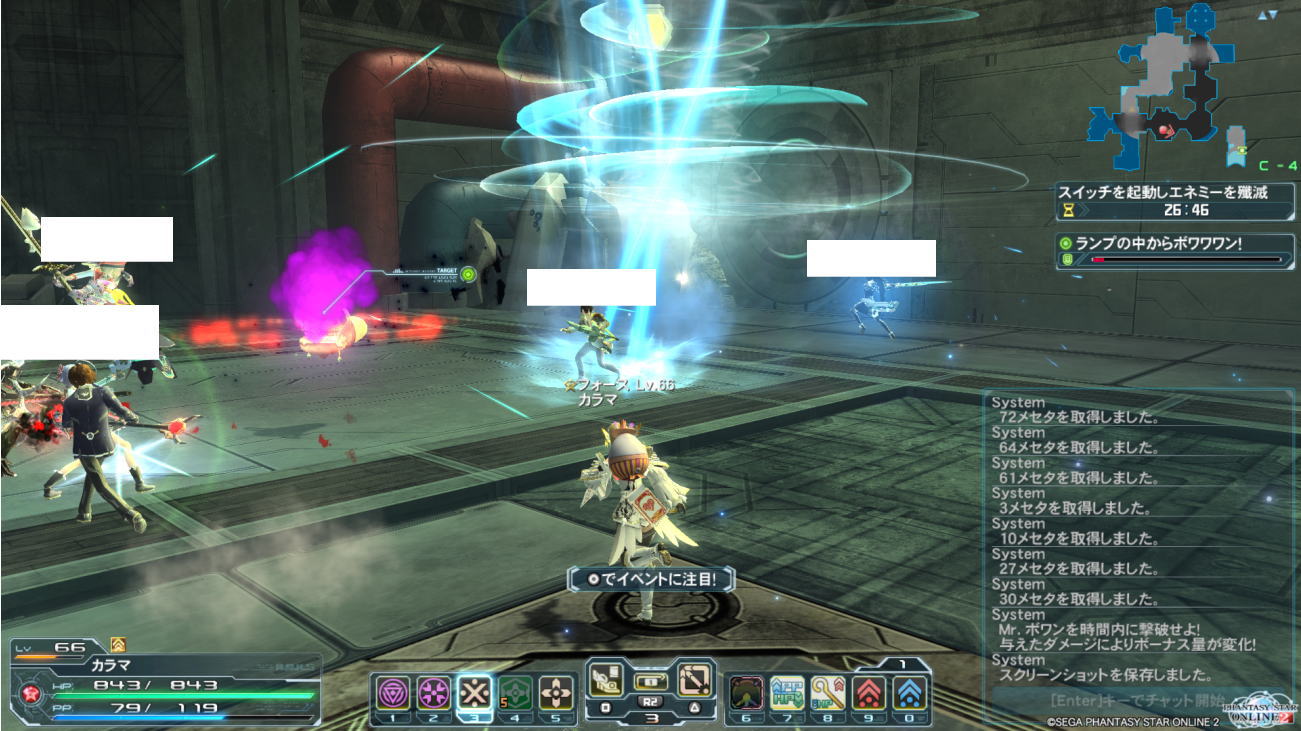
Task: Activate the purple converging-arrows technique in slot 2
Action: (433, 693)
